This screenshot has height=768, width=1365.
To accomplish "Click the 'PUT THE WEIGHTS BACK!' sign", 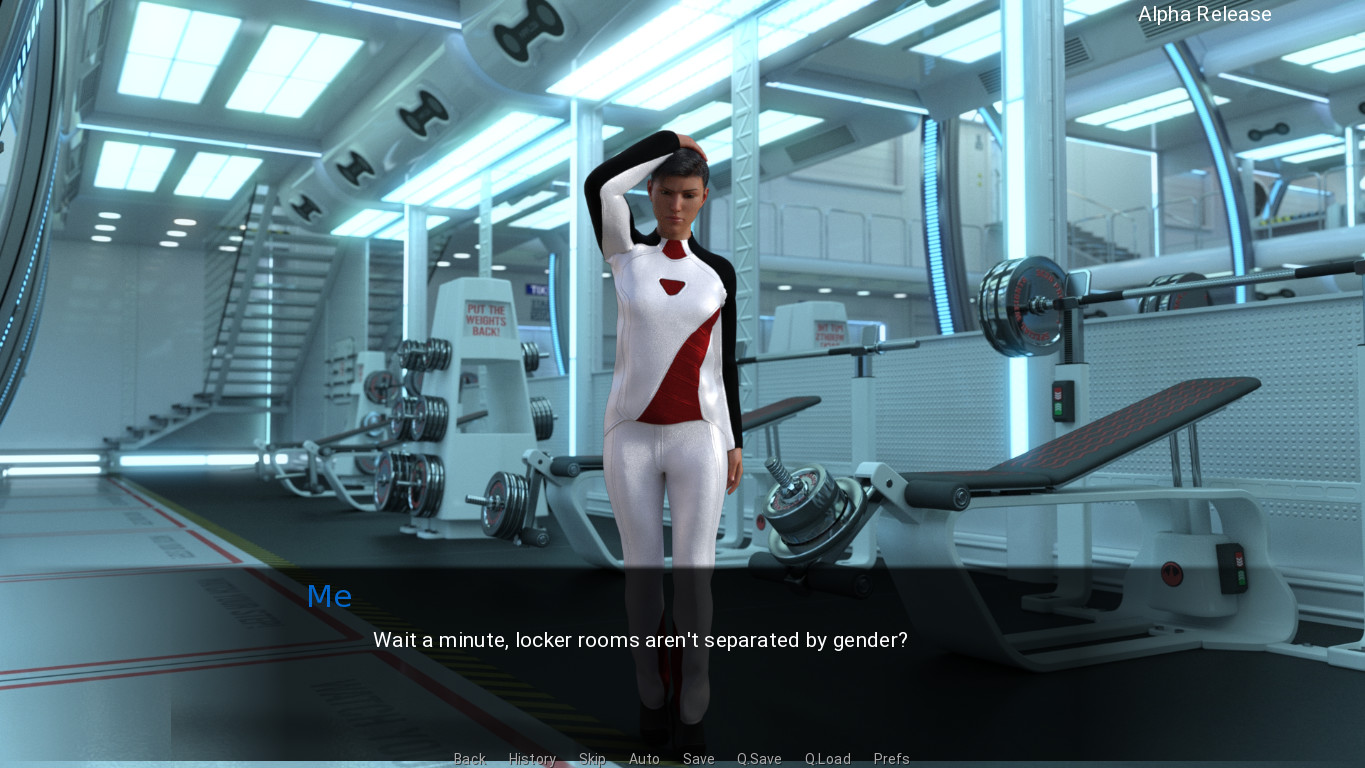I will coord(485,318).
